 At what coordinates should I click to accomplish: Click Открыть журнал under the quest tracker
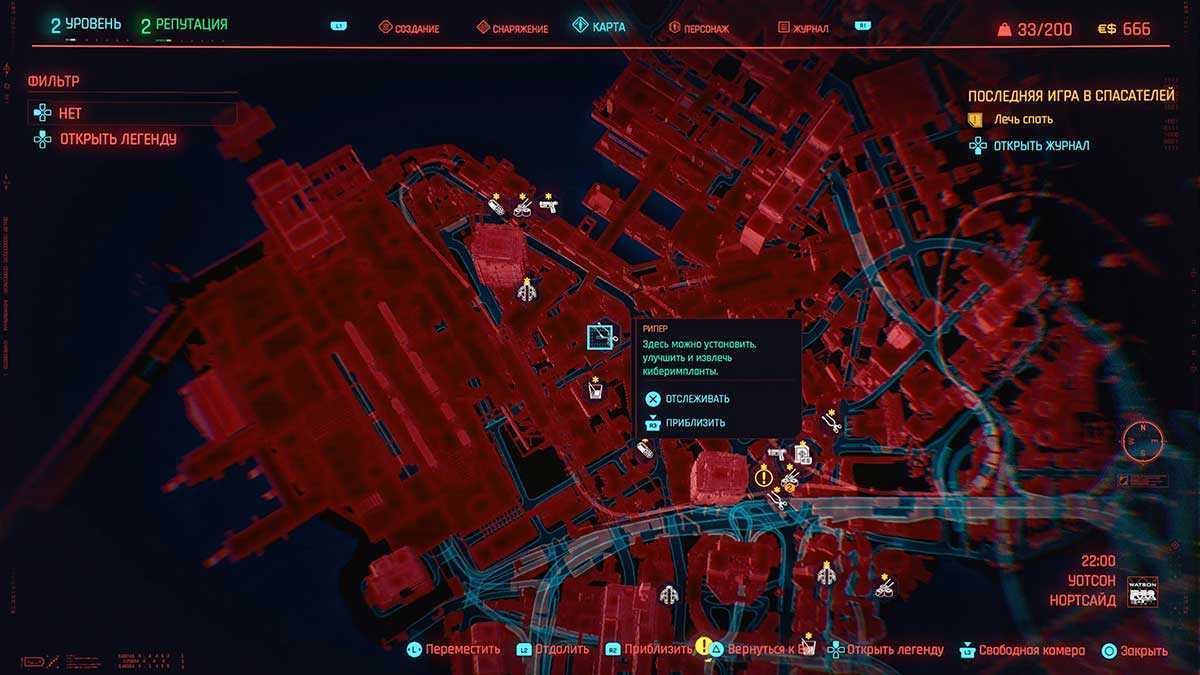click(x=1040, y=146)
